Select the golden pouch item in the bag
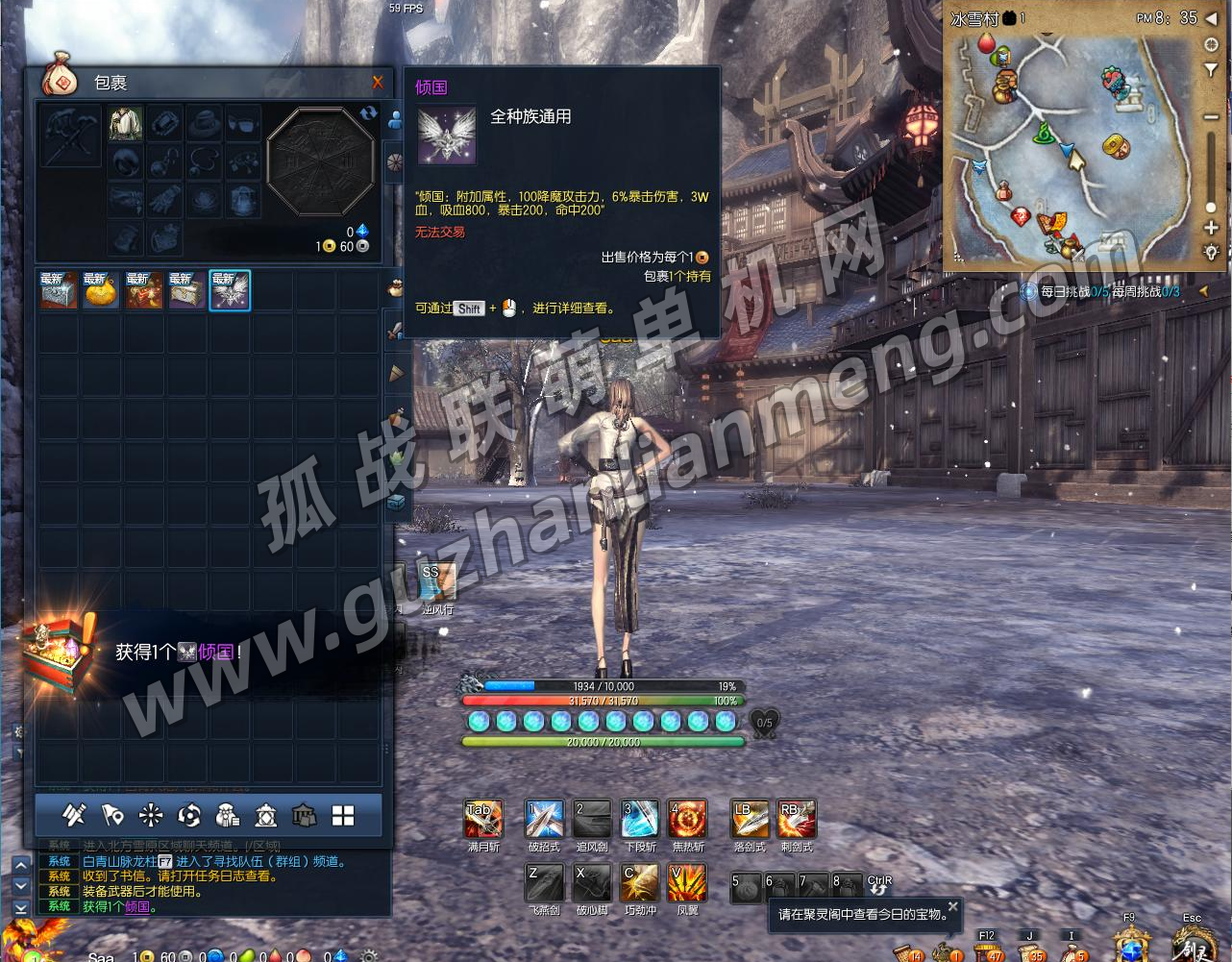The width and height of the screenshot is (1232, 962). (x=100, y=290)
